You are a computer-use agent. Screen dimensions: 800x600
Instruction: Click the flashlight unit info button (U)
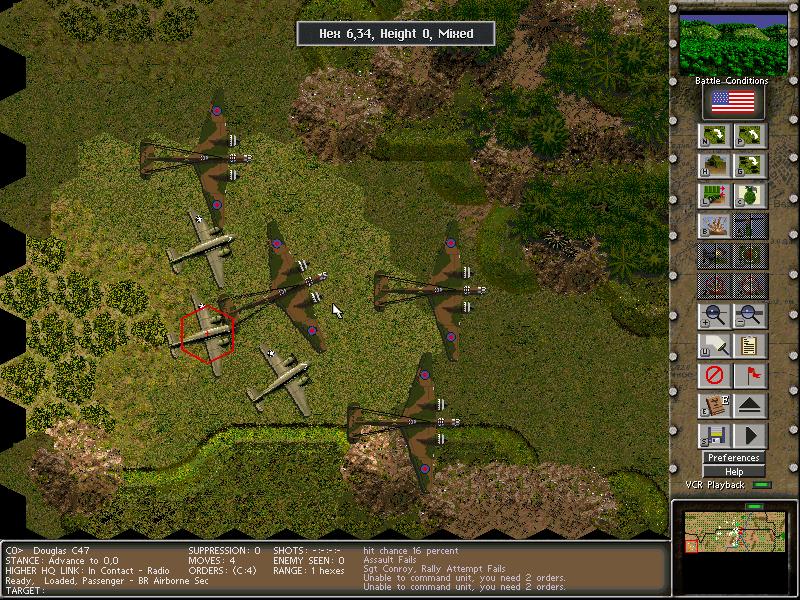(714, 346)
